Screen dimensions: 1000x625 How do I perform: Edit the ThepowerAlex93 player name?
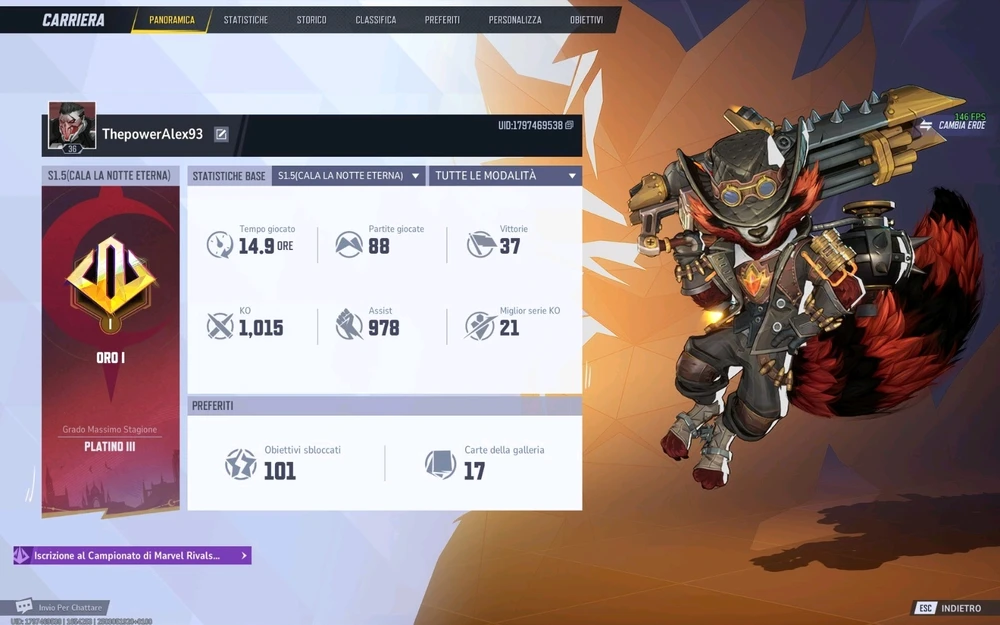click(x=221, y=134)
